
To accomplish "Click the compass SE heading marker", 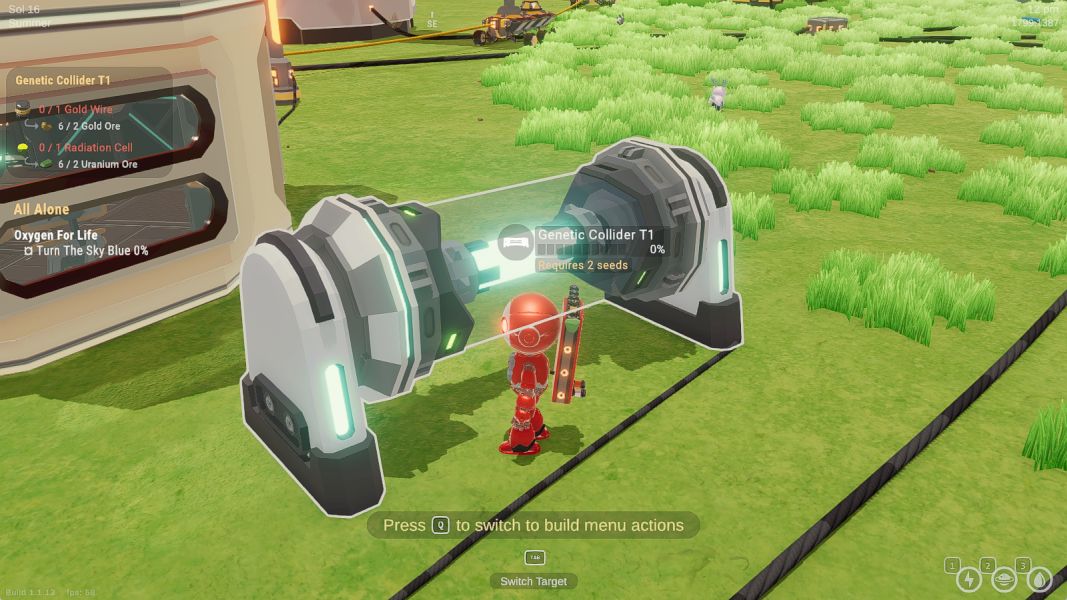I will pyautogui.click(x=432, y=22).
